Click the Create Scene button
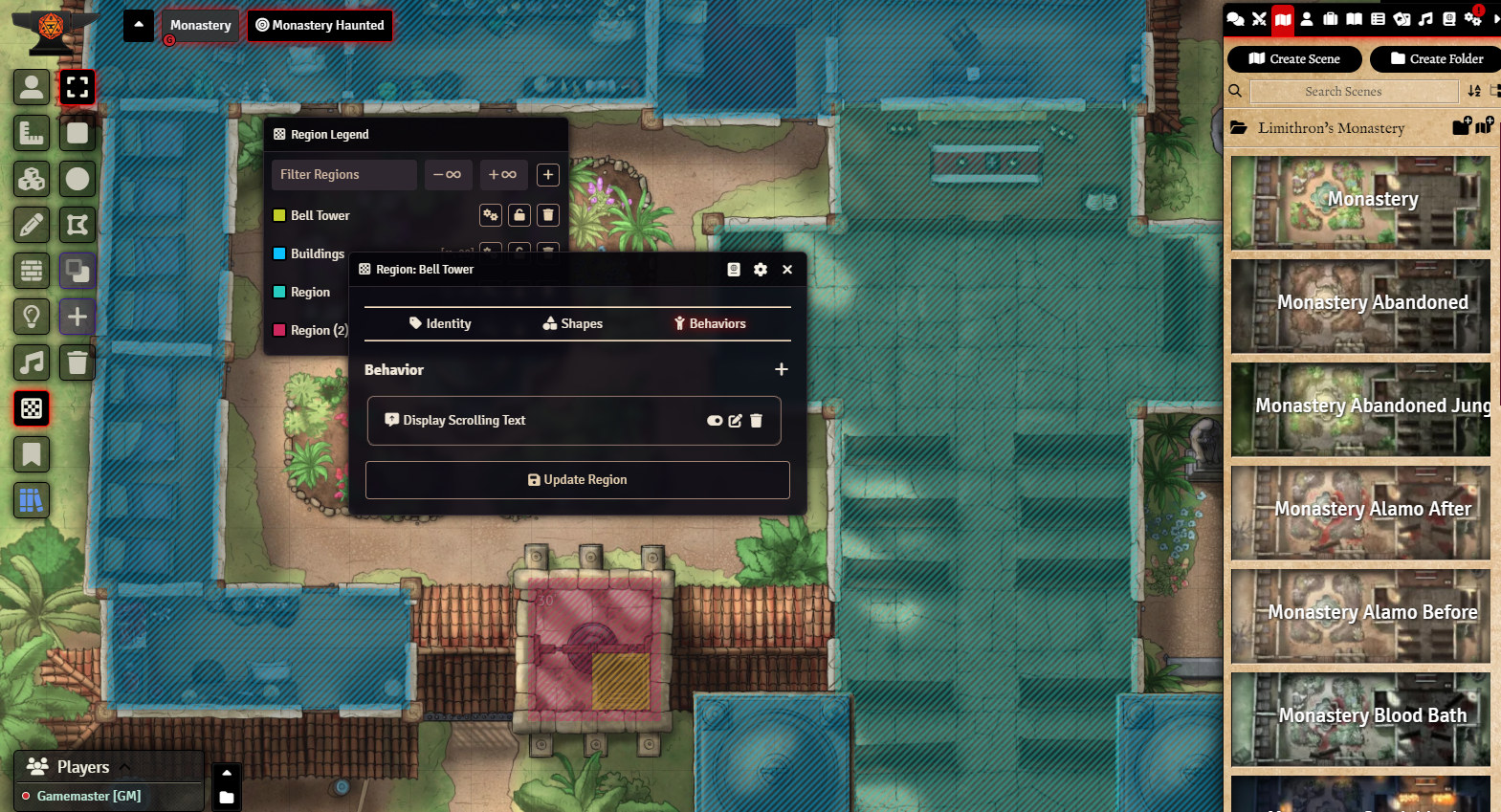This screenshot has width=1501, height=812. pyautogui.click(x=1294, y=59)
